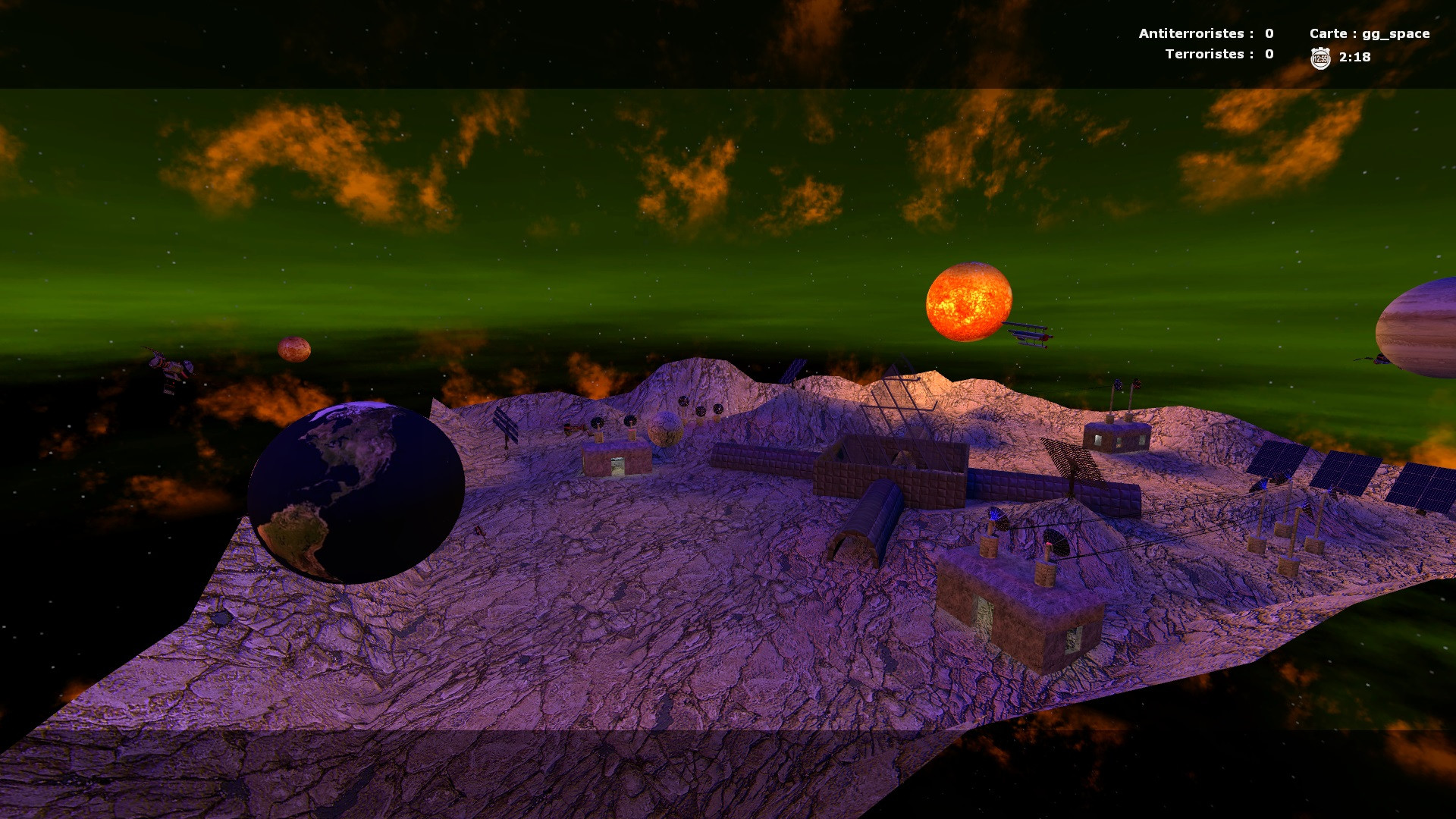This screenshot has width=1456, height=819.
Task: Select the globe sphere near the central buildings
Action: pyautogui.click(x=665, y=428)
